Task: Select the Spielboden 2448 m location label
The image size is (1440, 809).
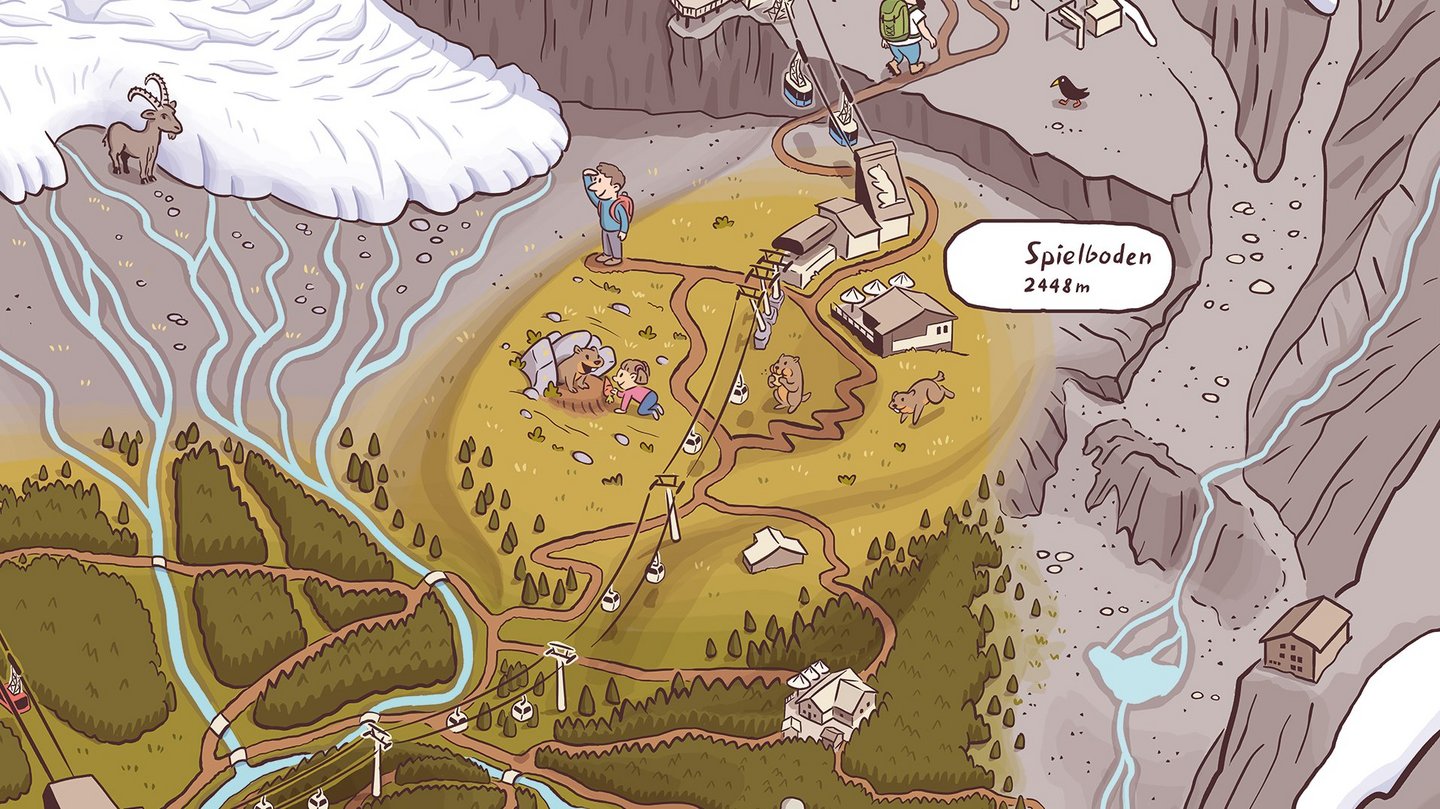Action: coord(1058,266)
